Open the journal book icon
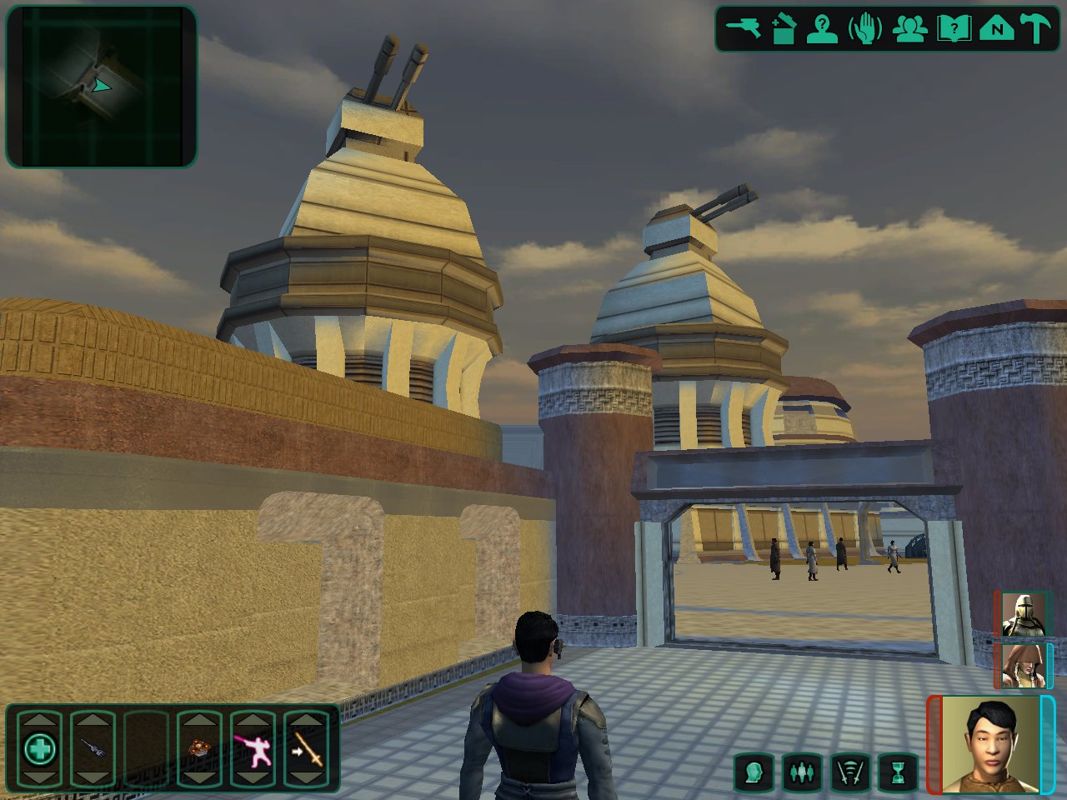The width and height of the screenshot is (1067, 800). coord(953,29)
